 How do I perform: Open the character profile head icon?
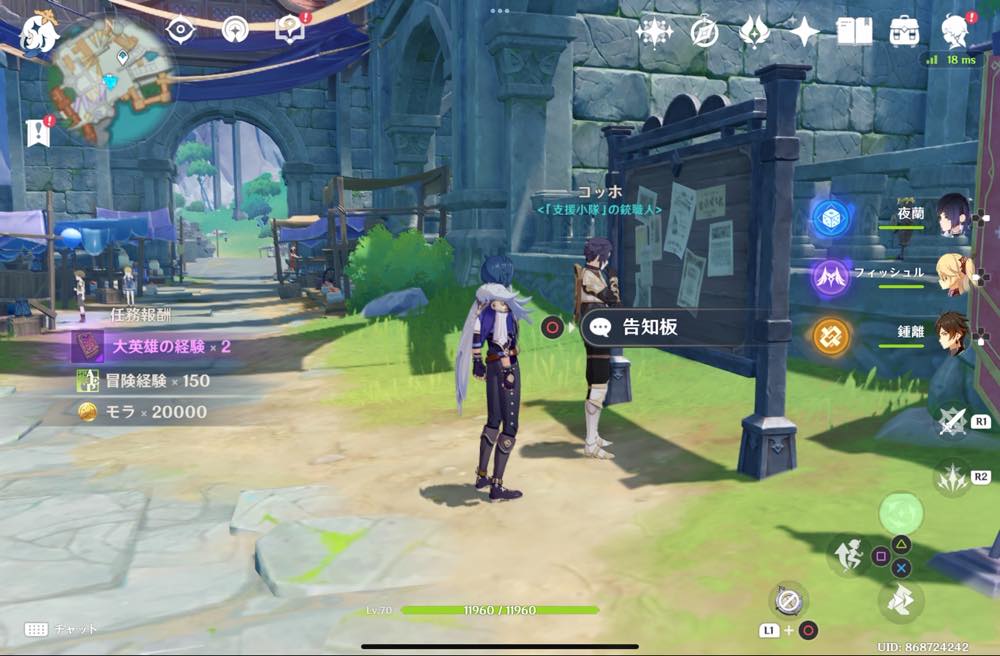(x=955, y=32)
